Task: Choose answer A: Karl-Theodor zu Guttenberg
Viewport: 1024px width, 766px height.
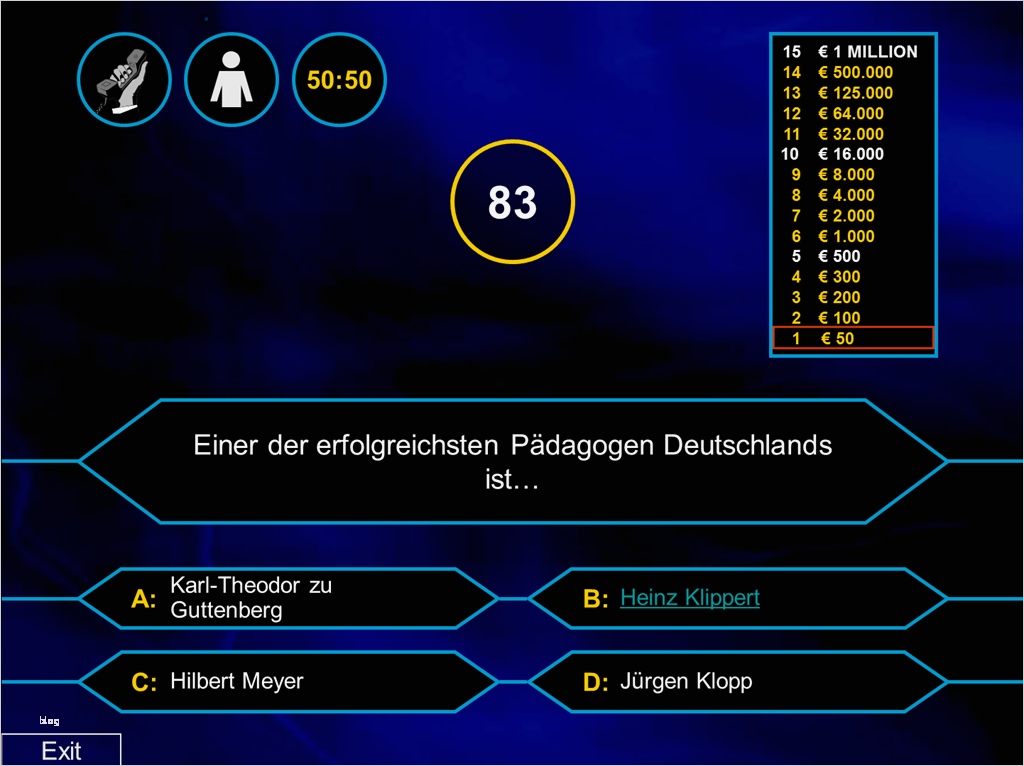Action: (x=288, y=598)
